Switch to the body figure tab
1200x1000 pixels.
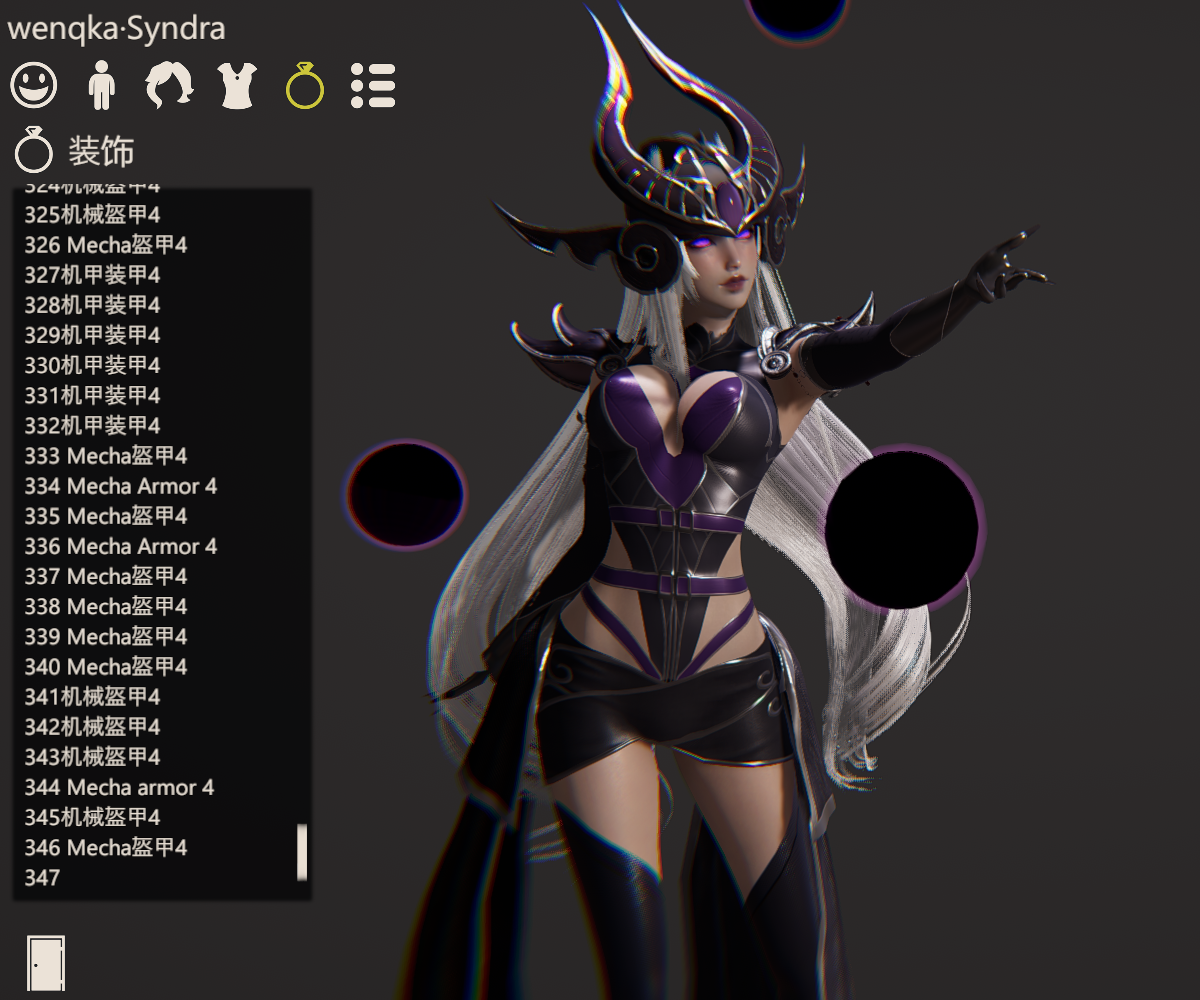tap(101, 85)
